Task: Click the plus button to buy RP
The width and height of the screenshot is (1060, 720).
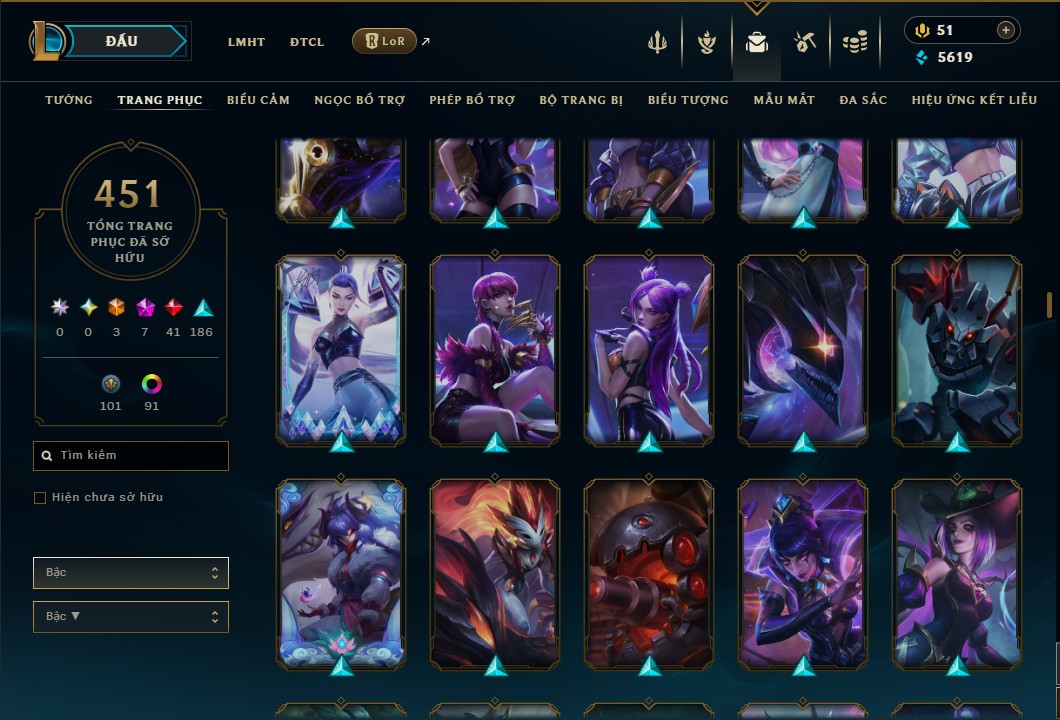Action: coord(1005,30)
